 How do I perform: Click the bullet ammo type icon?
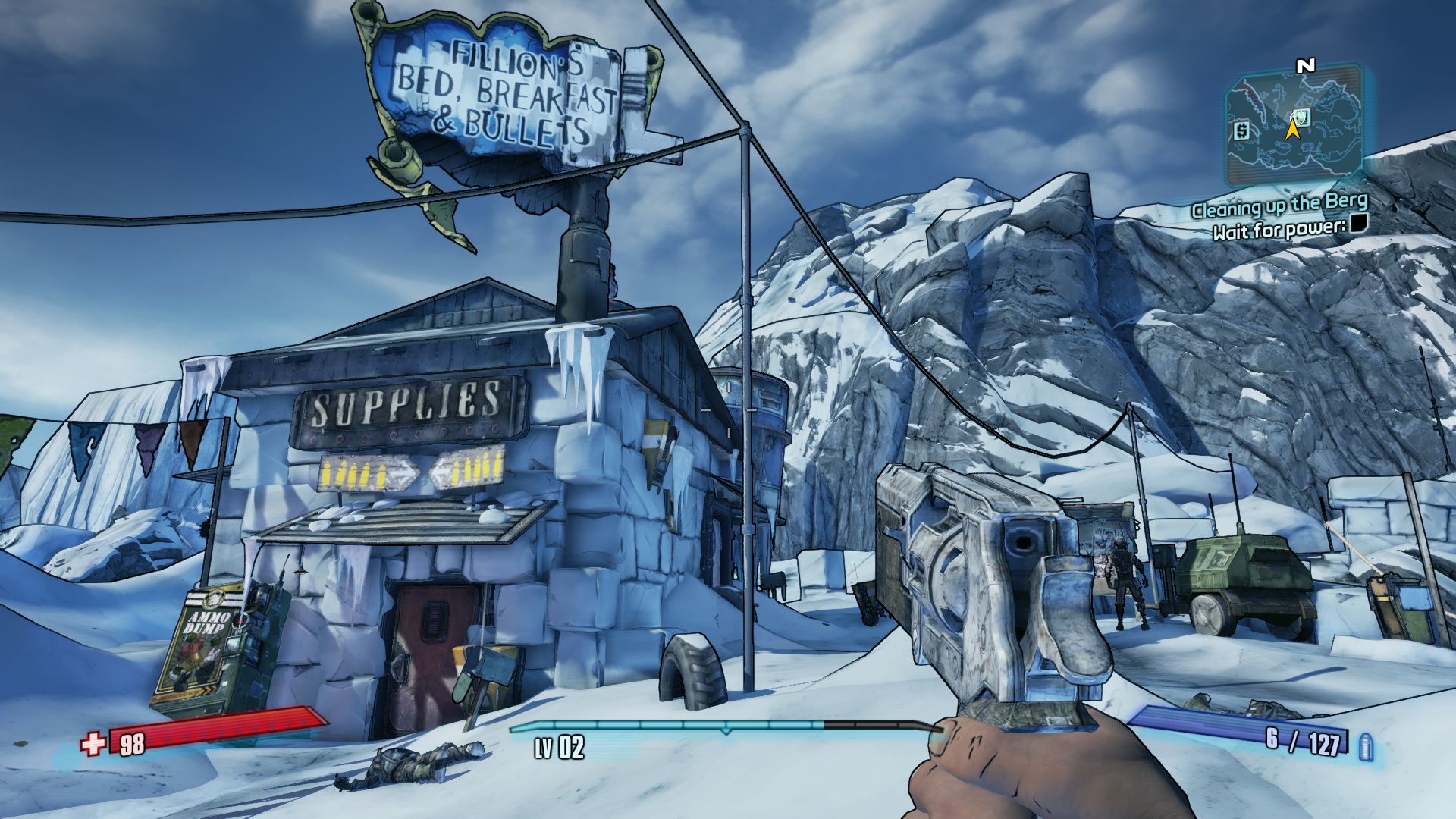coord(1367,745)
